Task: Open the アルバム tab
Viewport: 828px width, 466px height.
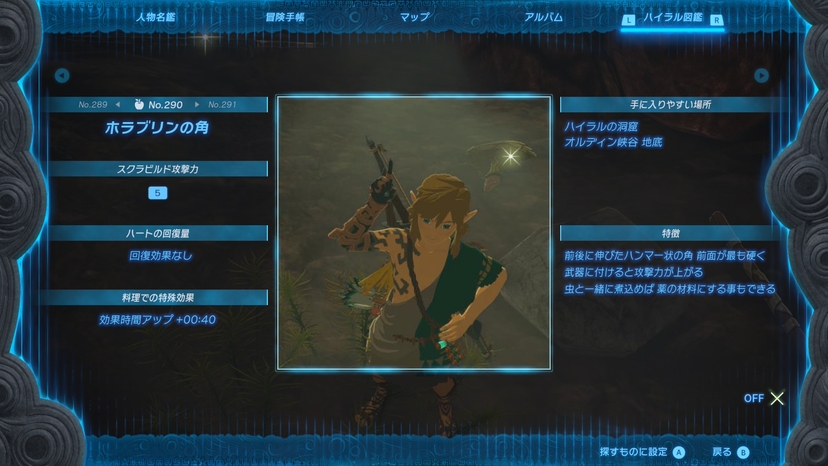Action: coord(543,17)
